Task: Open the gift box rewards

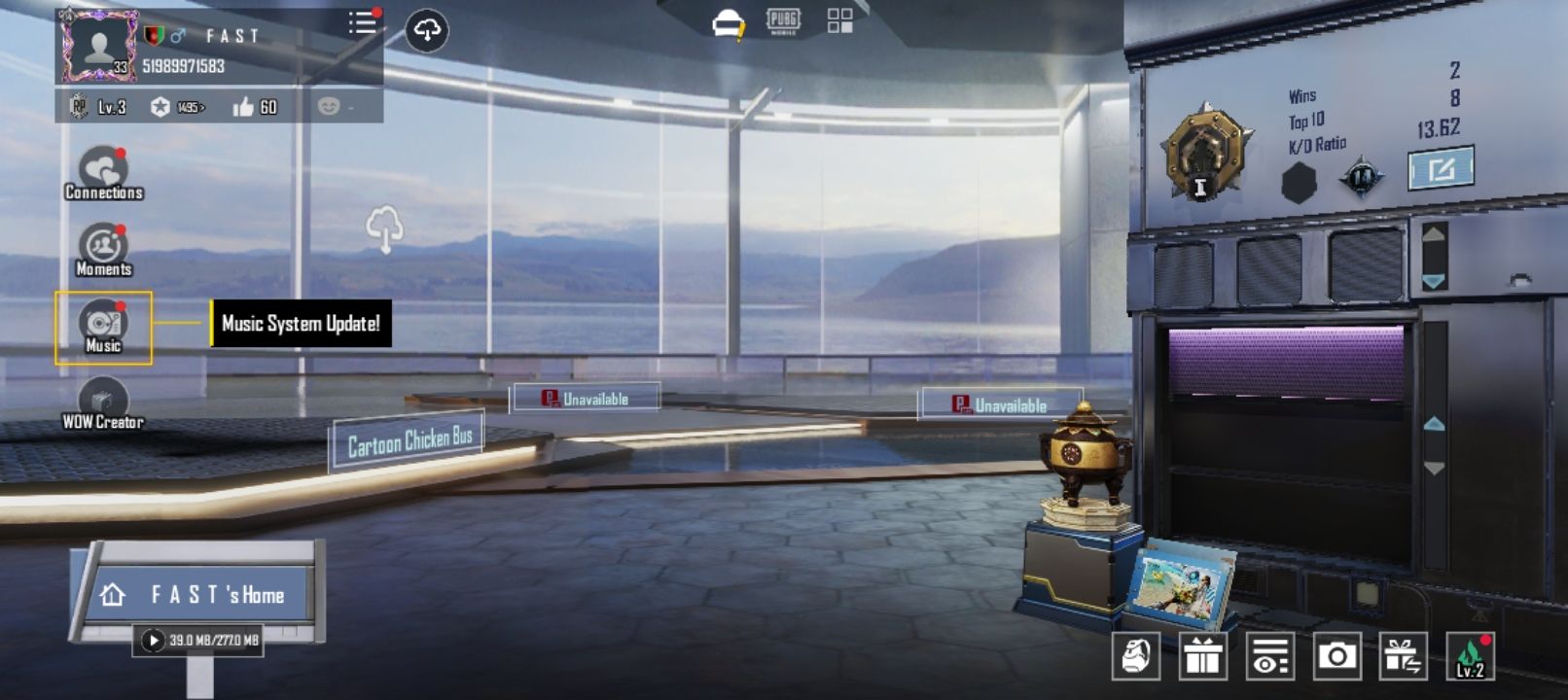Action: coord(1203,656)
